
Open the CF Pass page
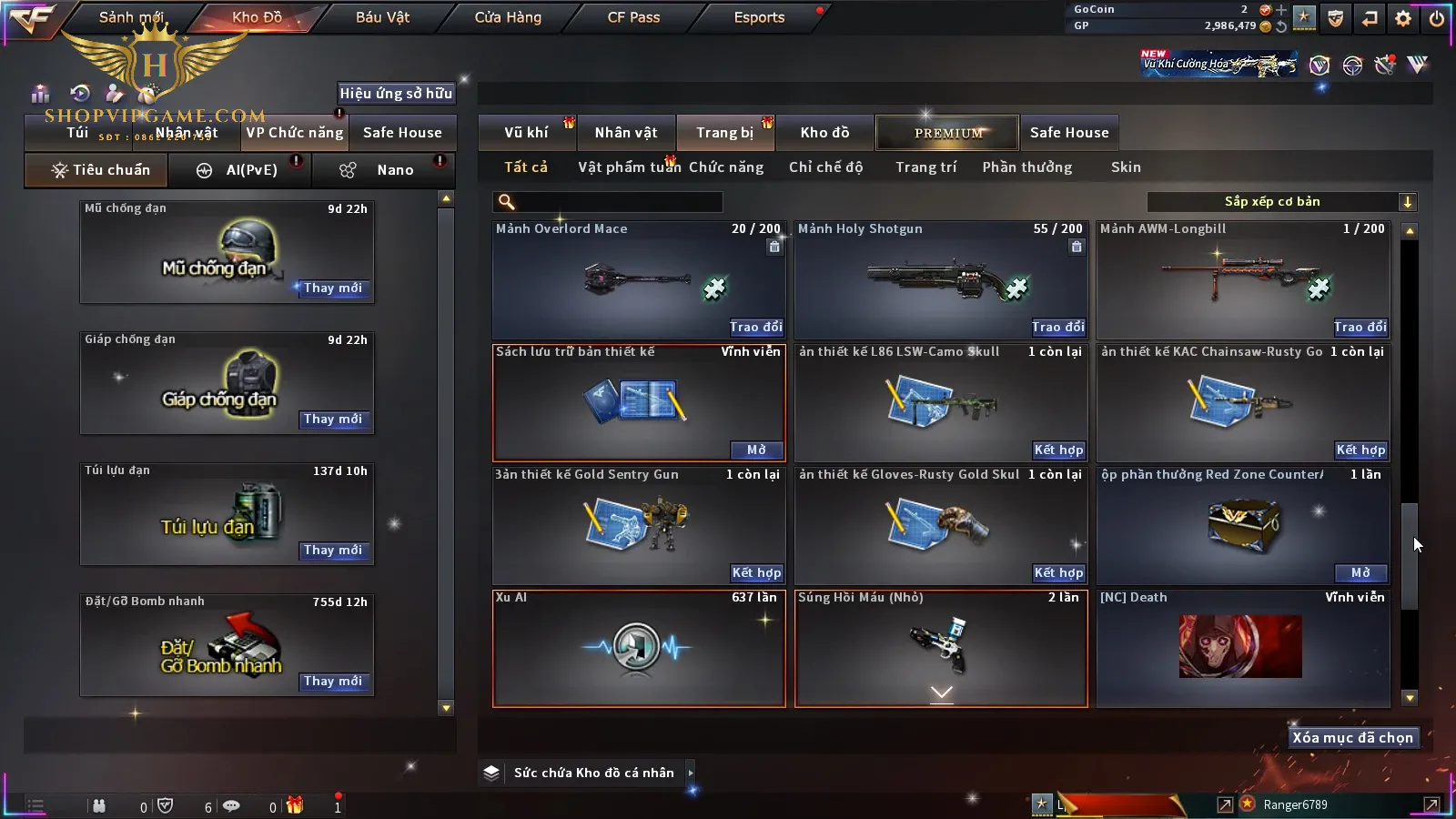pos(633,17)
